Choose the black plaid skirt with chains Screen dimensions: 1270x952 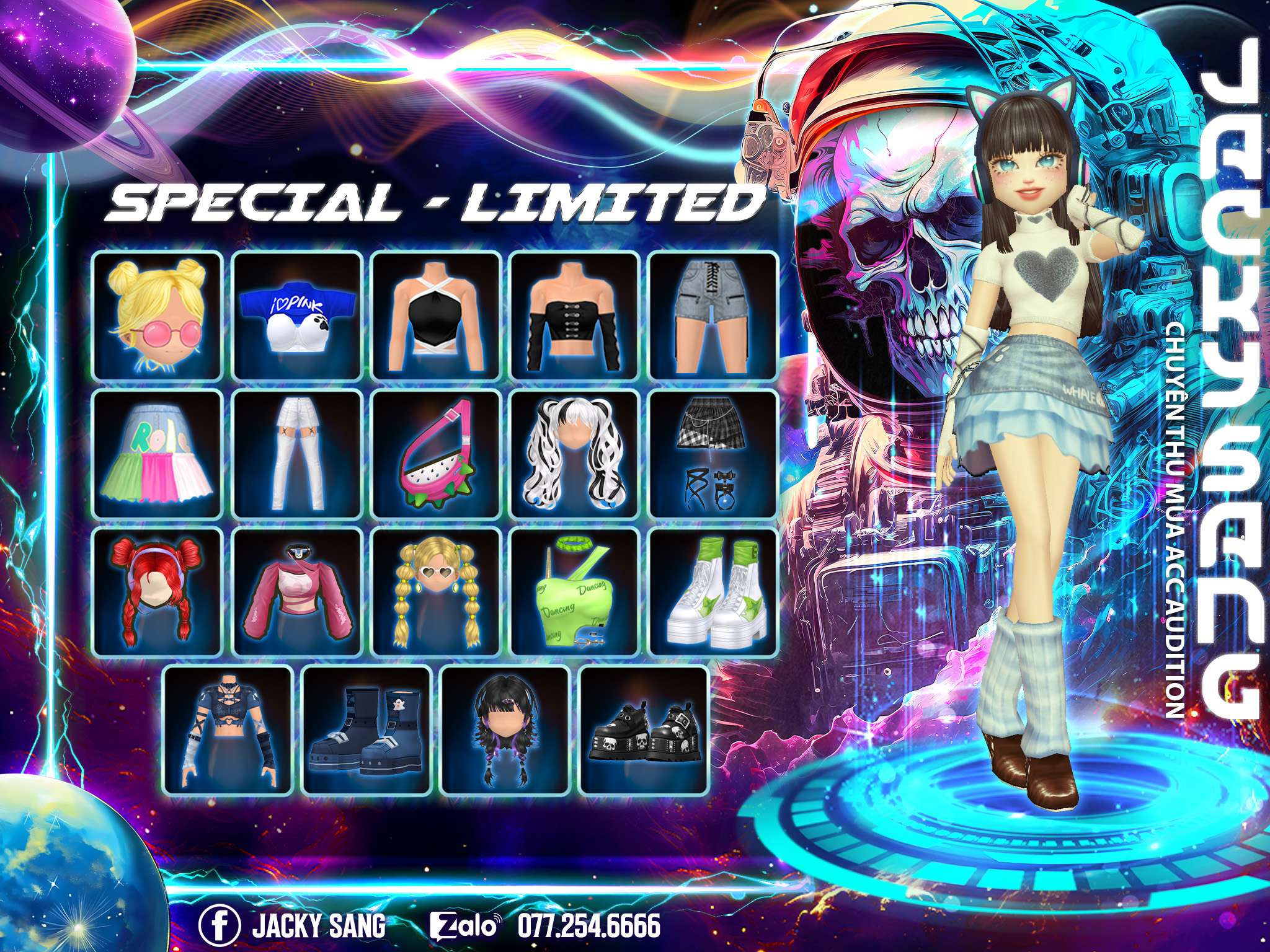713,454
